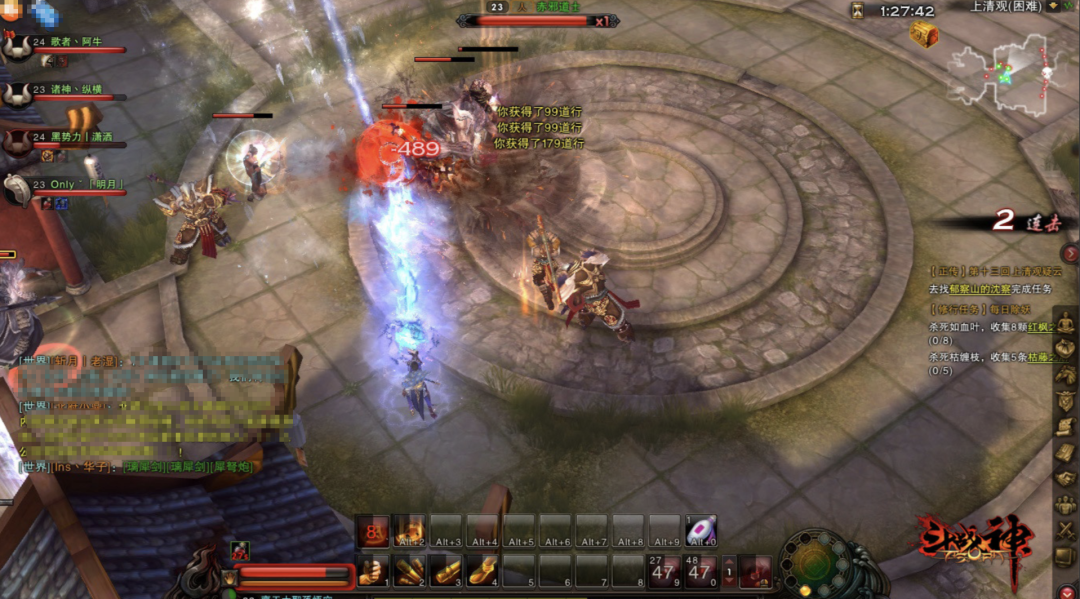Use the potion in hotbar slot 0
1080x599 pixels.
tap(699, 572)
